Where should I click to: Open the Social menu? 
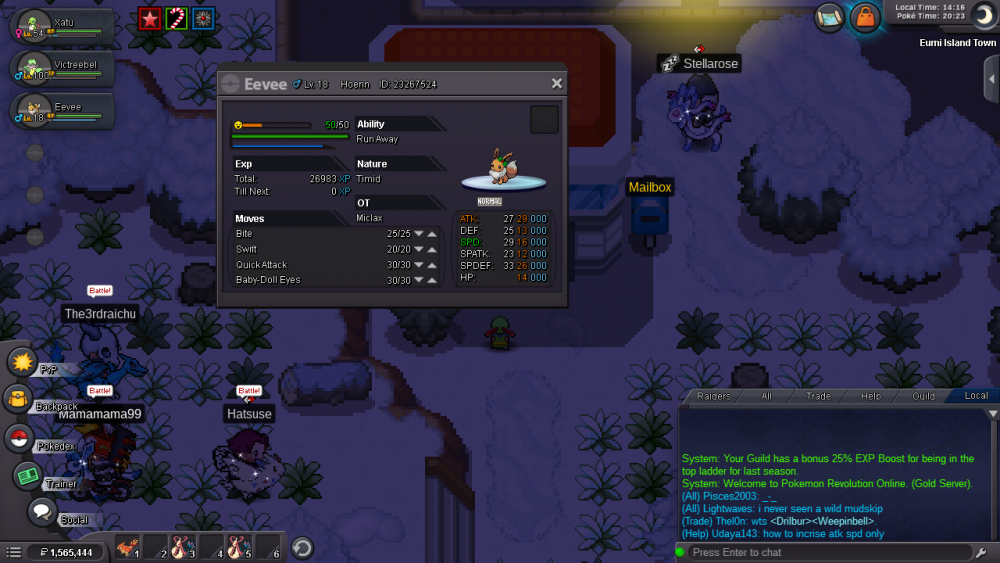(41, 512)
